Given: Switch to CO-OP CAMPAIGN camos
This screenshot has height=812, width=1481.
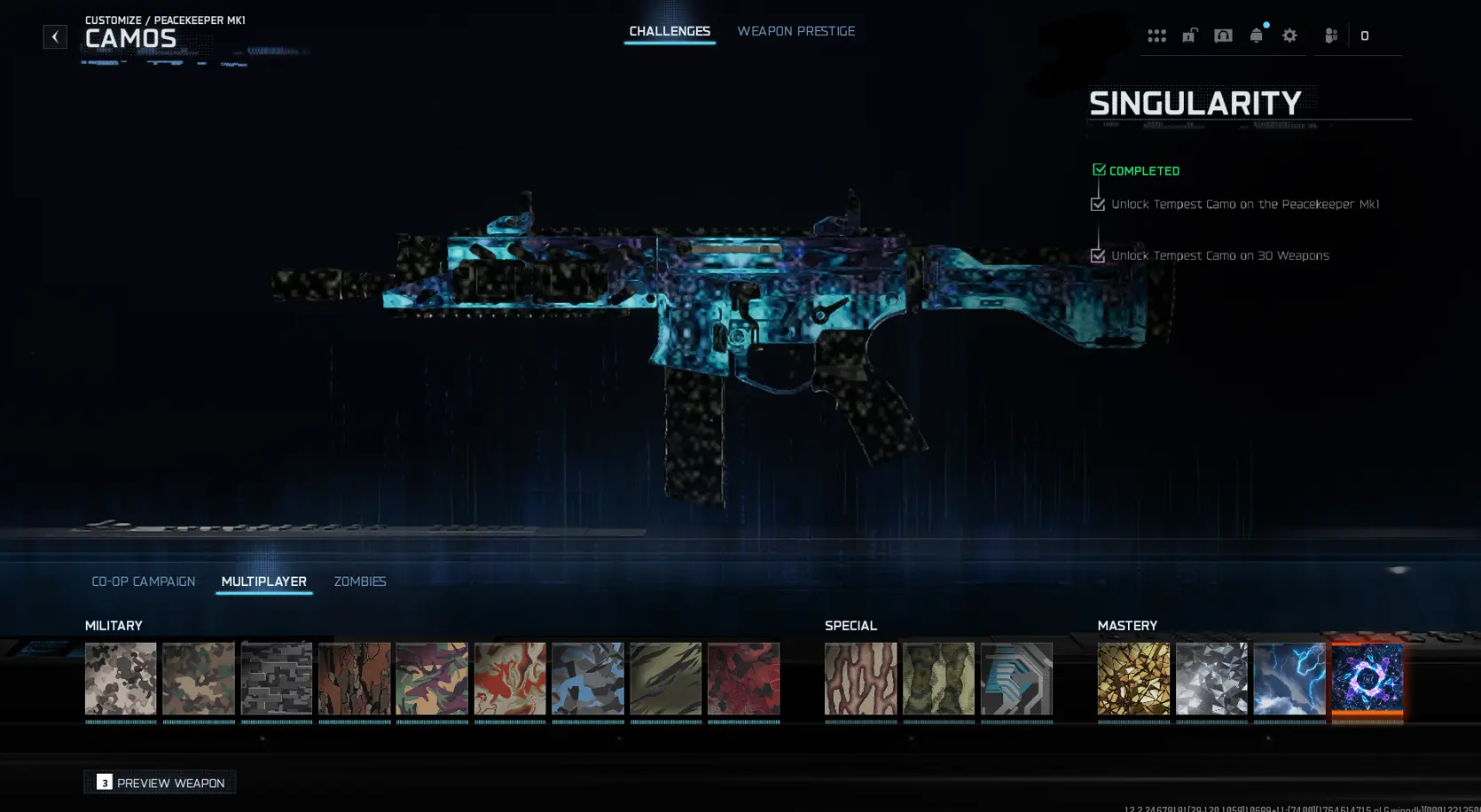Looking at the screenshot, I should (143, 582).
